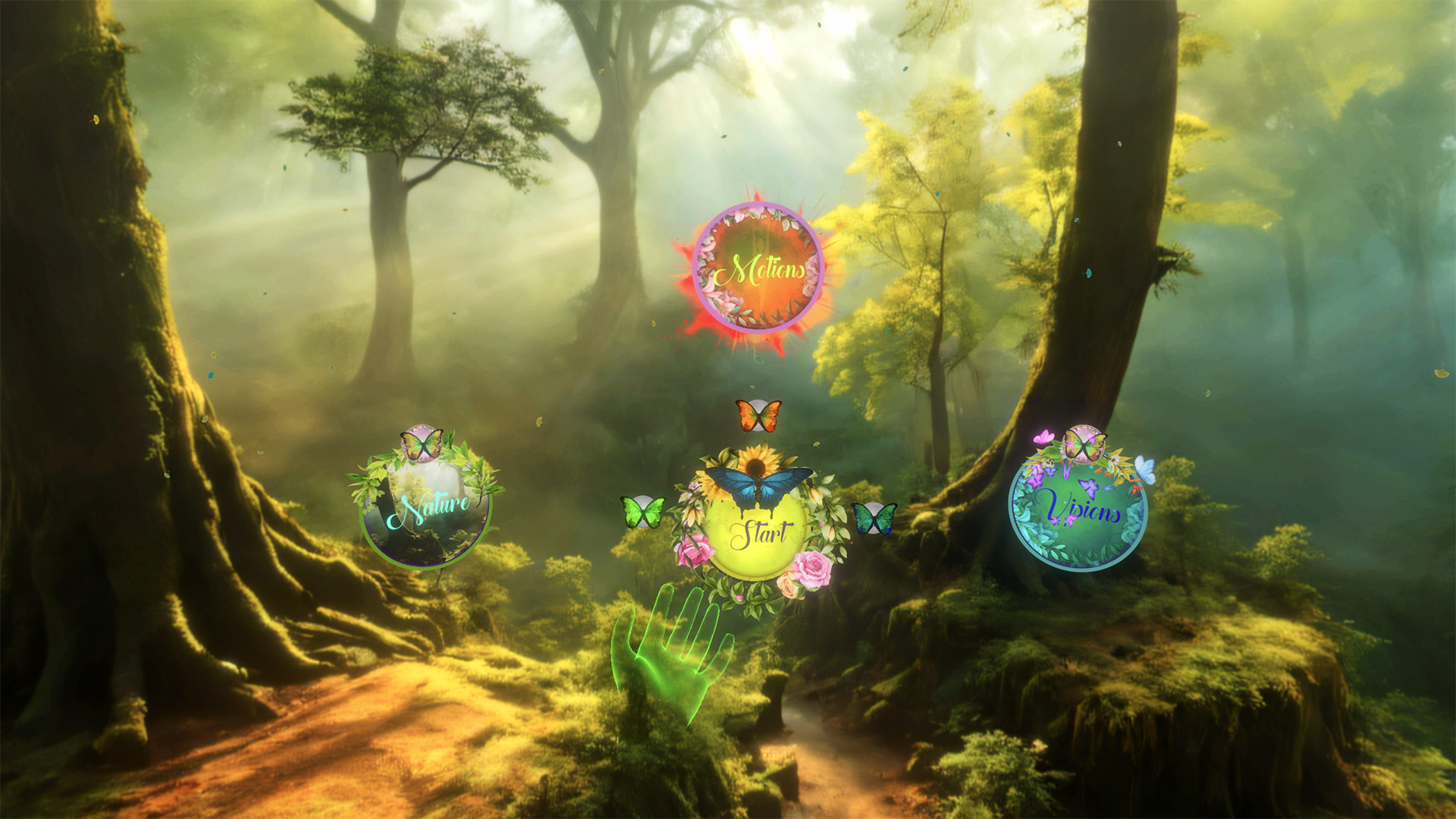The width and height of the screenshot is (1456, 819).
Task: Select the light green butterfly beside Start
Action: click(643, 512)
